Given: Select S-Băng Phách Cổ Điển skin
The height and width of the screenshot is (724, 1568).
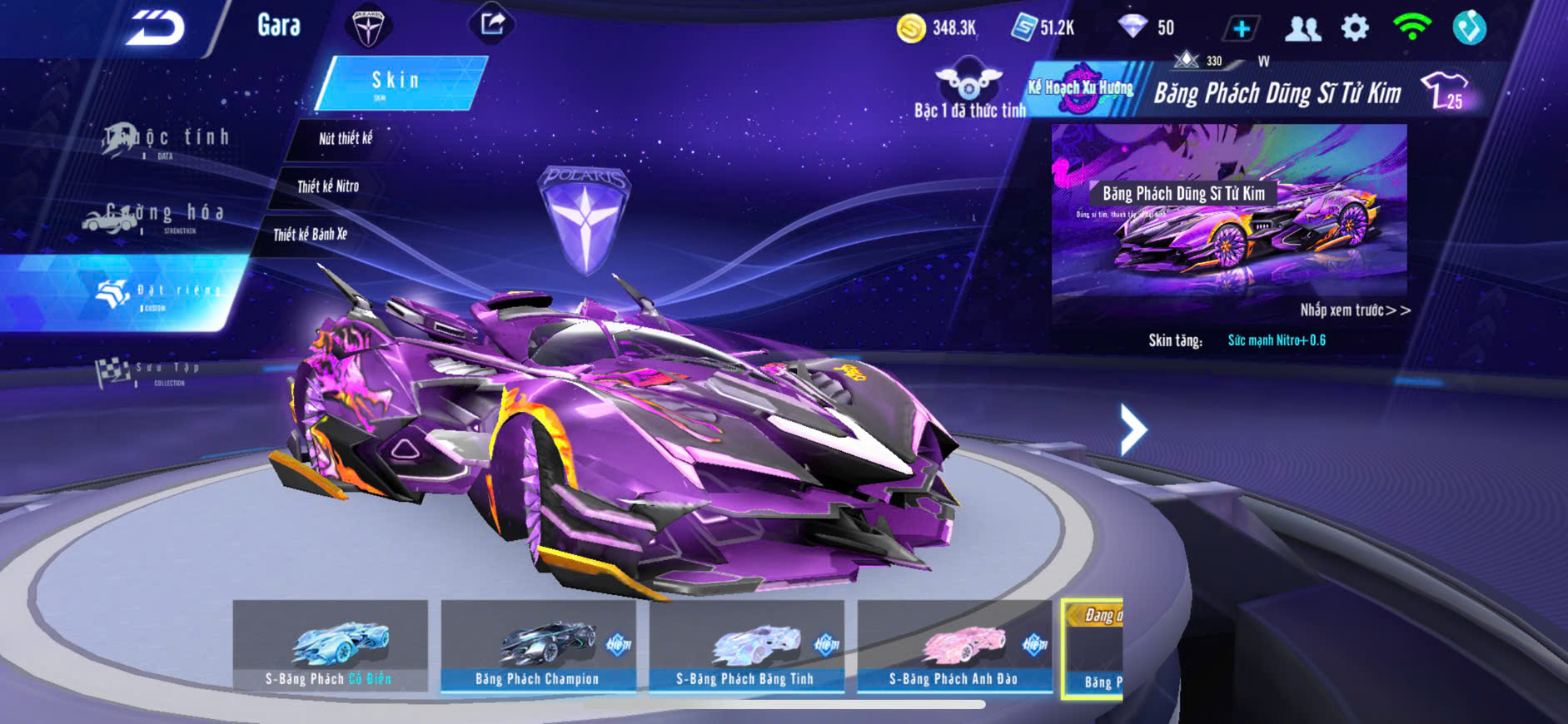Looking at the screenshot, I should point(330,647).
